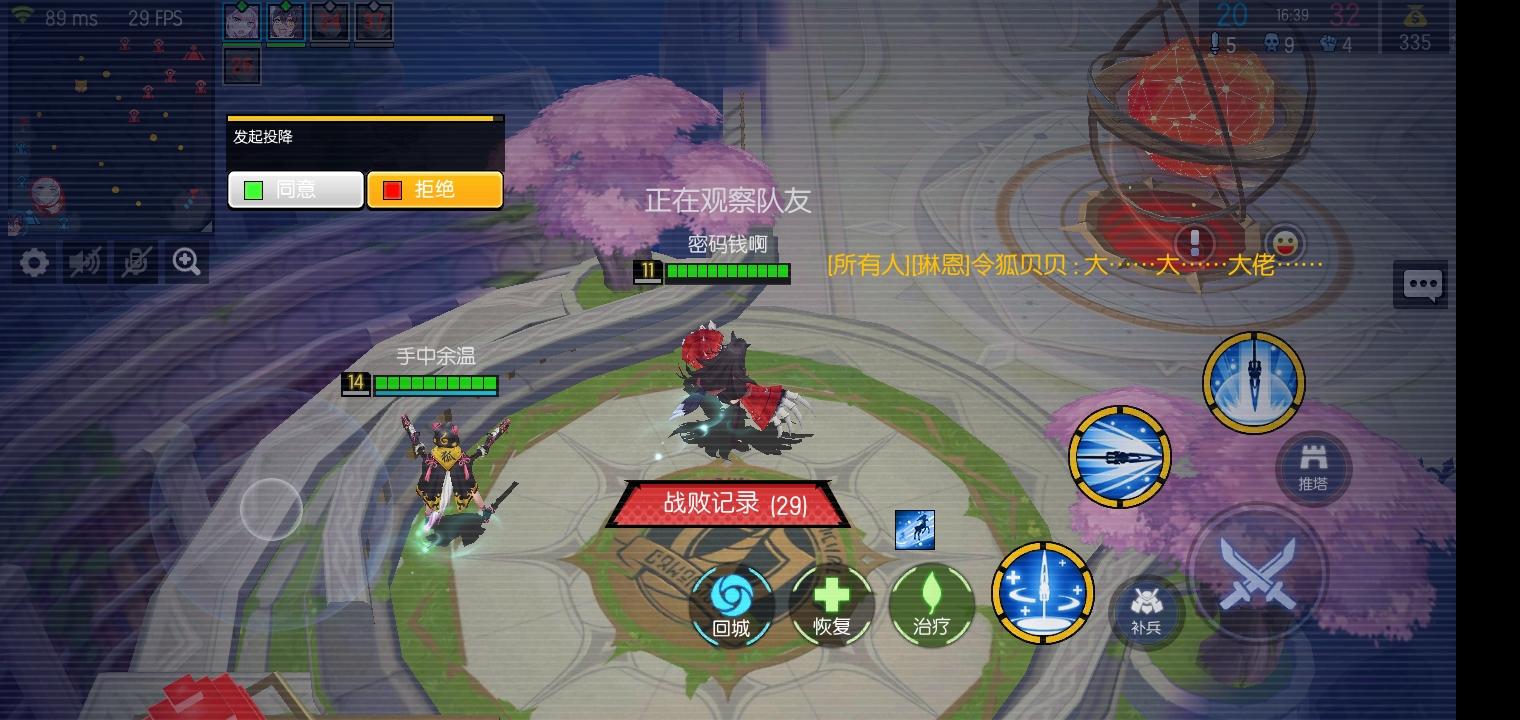Send the smiley emoji ping
The height and width of the screenshot is (720, 1520).
1288,241
